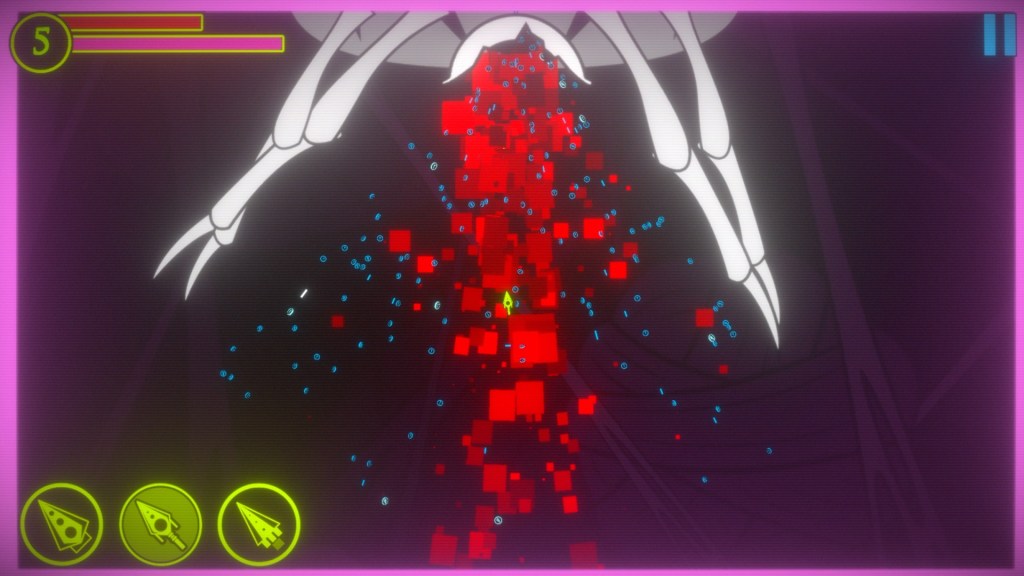Select the three-holed arrowhead ship icon
Screen dimensions: 1024x576
pyautogui.click(x=61, y=523)
